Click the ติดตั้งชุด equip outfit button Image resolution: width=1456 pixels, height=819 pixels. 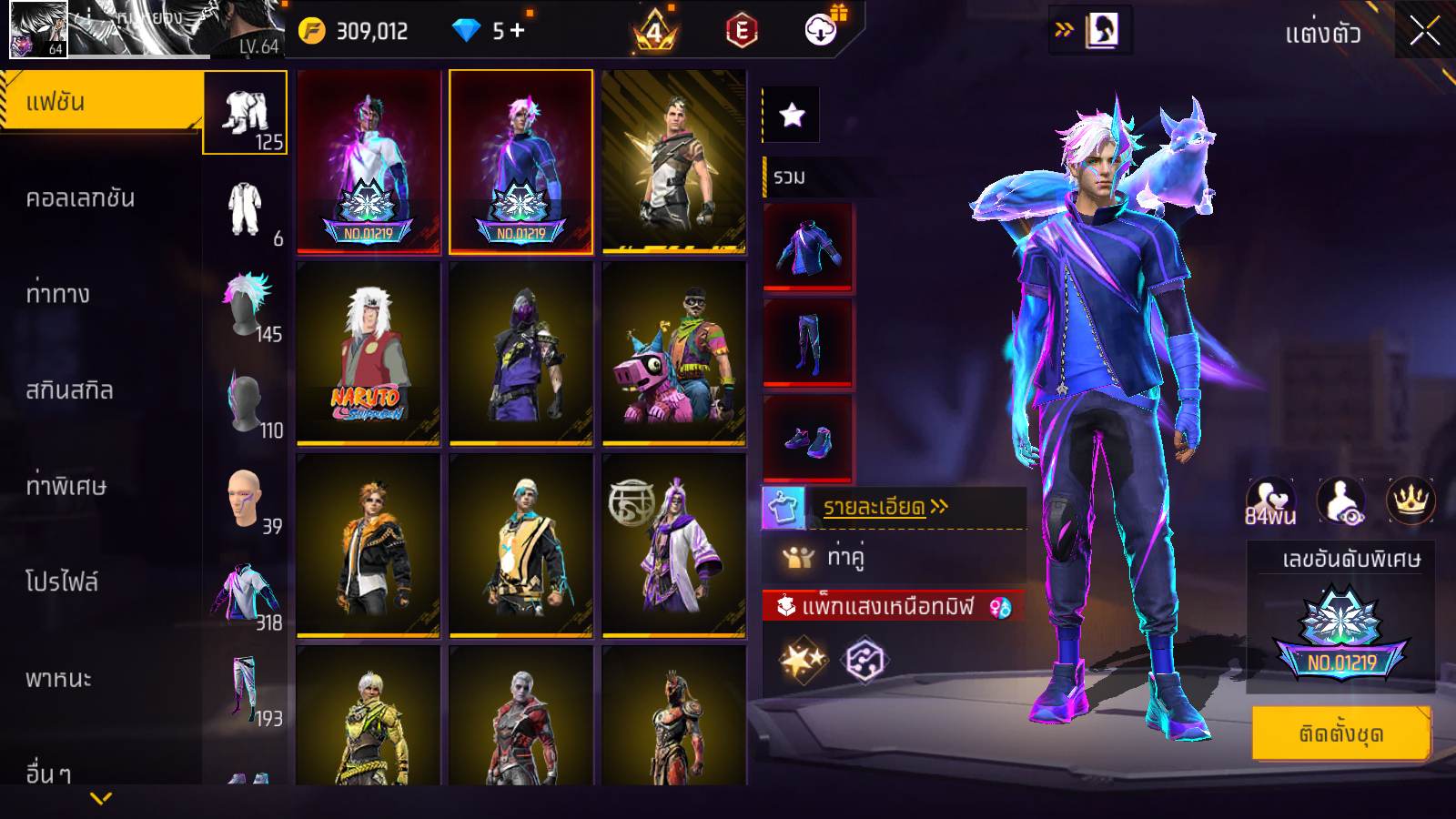pyautogui.click(x=1341, y=733)
